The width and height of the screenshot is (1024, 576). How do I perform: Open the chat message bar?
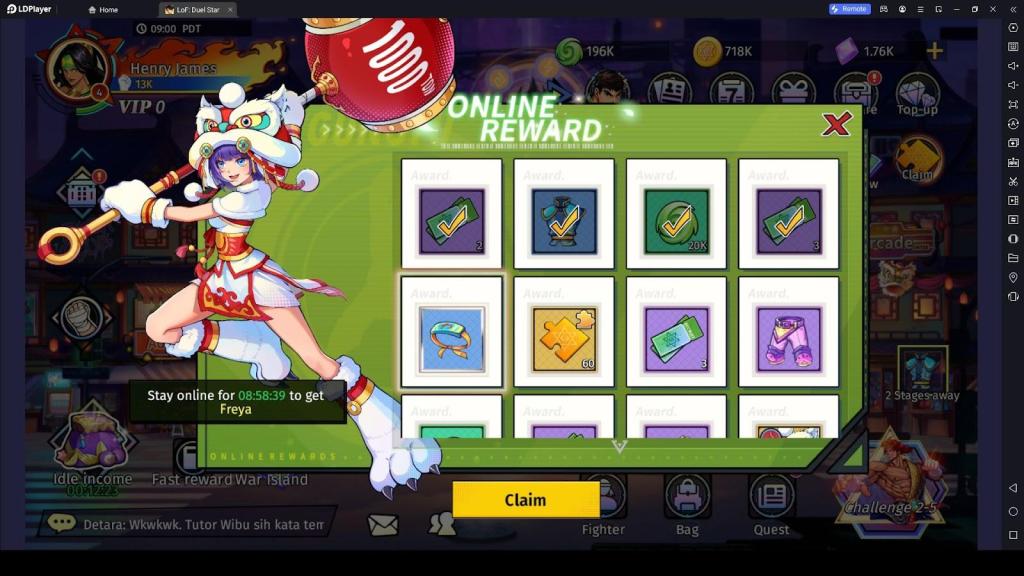click(185, 523)
